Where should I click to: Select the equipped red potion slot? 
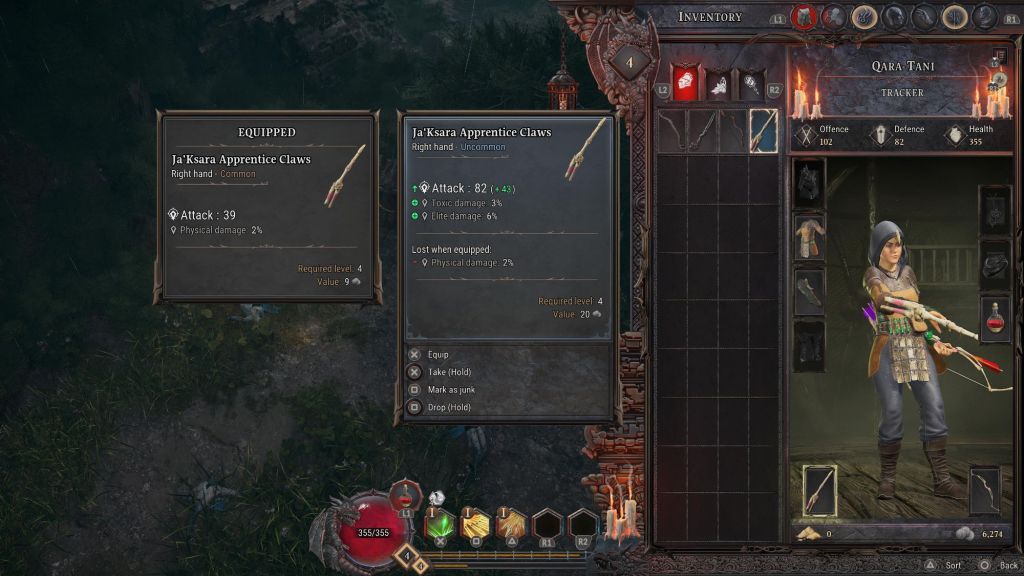tap(996, 320)
